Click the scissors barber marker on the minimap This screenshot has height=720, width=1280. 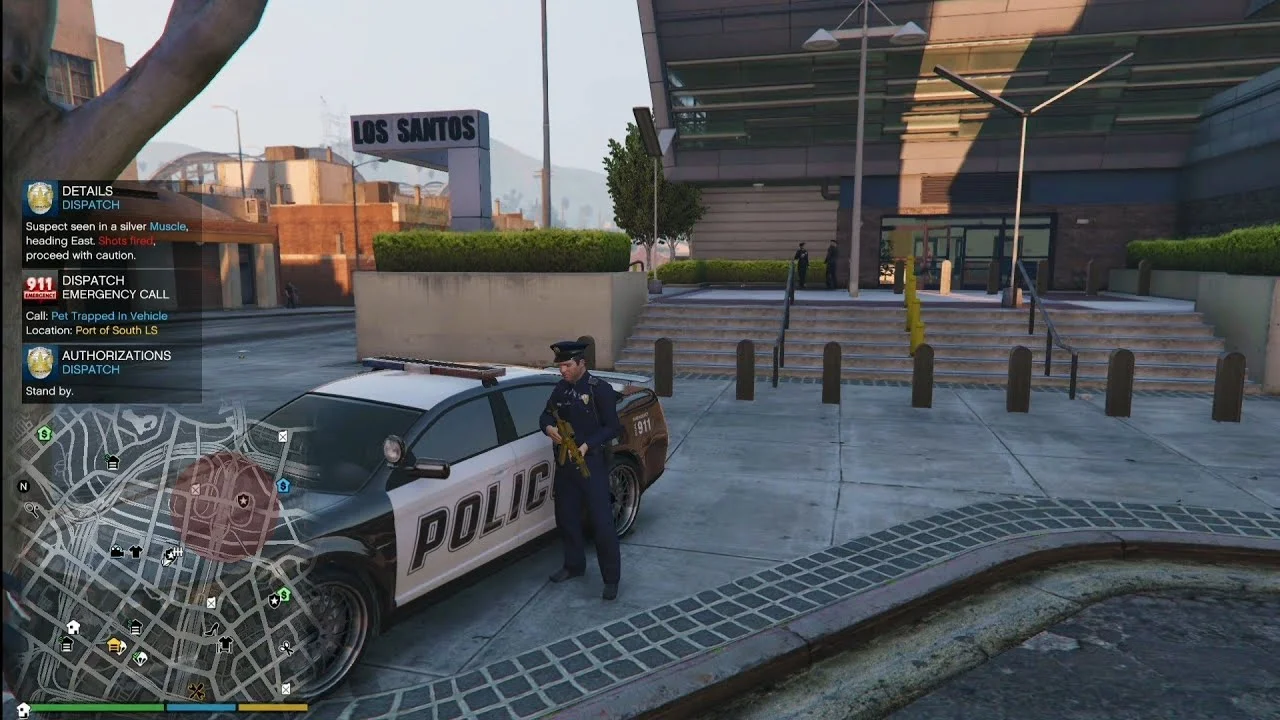coord(286,648)
